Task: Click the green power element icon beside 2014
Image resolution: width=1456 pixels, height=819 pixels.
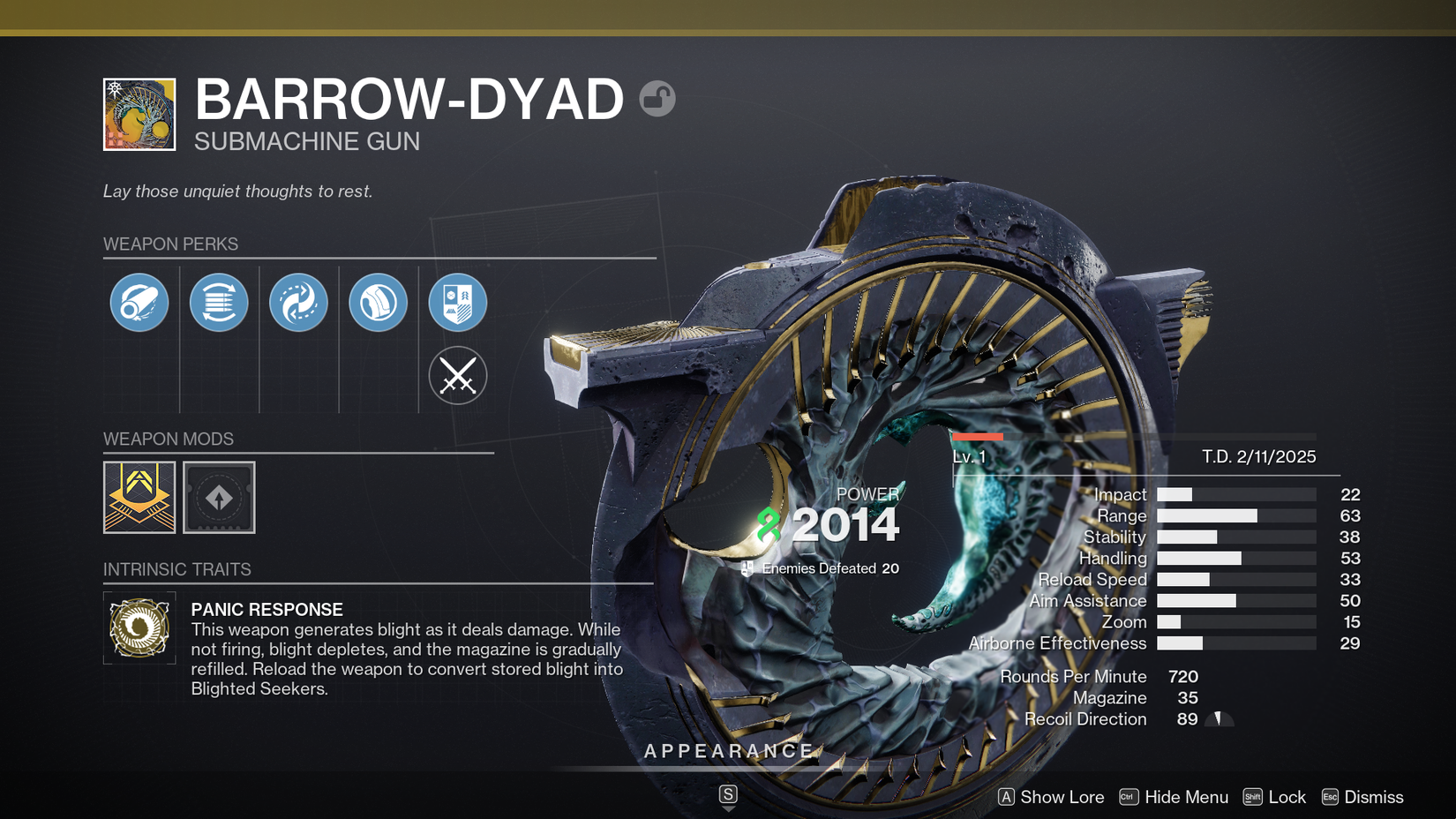Action: tap(767, 522)
